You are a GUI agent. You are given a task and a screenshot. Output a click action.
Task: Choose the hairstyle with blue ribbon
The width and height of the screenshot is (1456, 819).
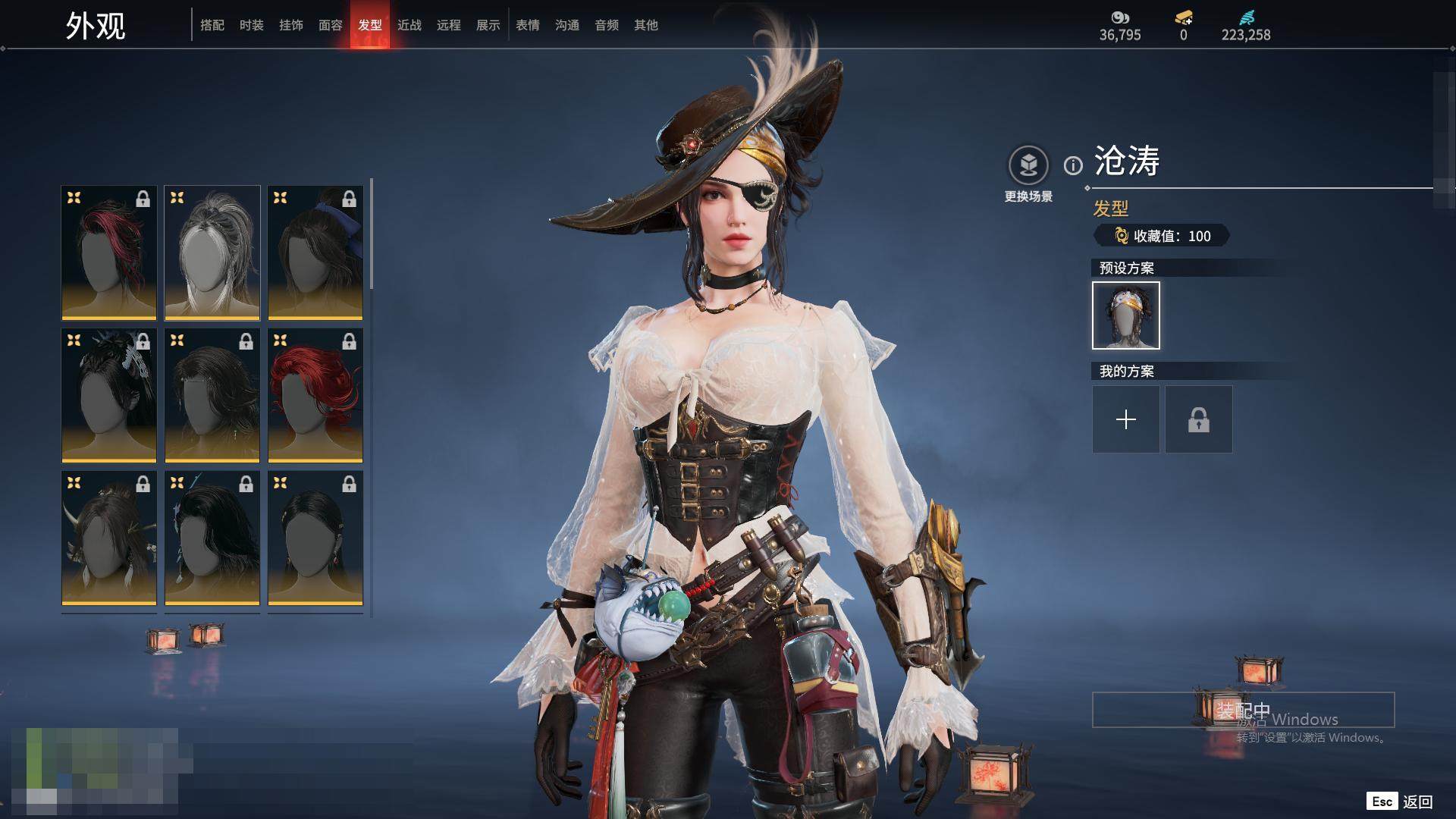(315, 253)
